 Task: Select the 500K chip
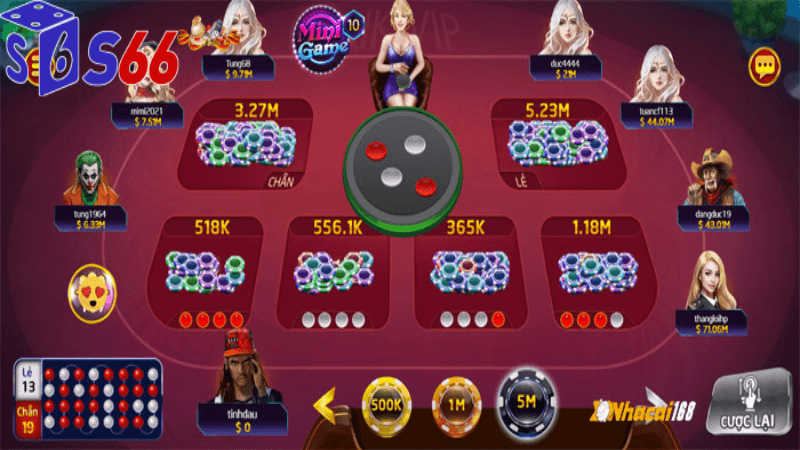point(386,405)
